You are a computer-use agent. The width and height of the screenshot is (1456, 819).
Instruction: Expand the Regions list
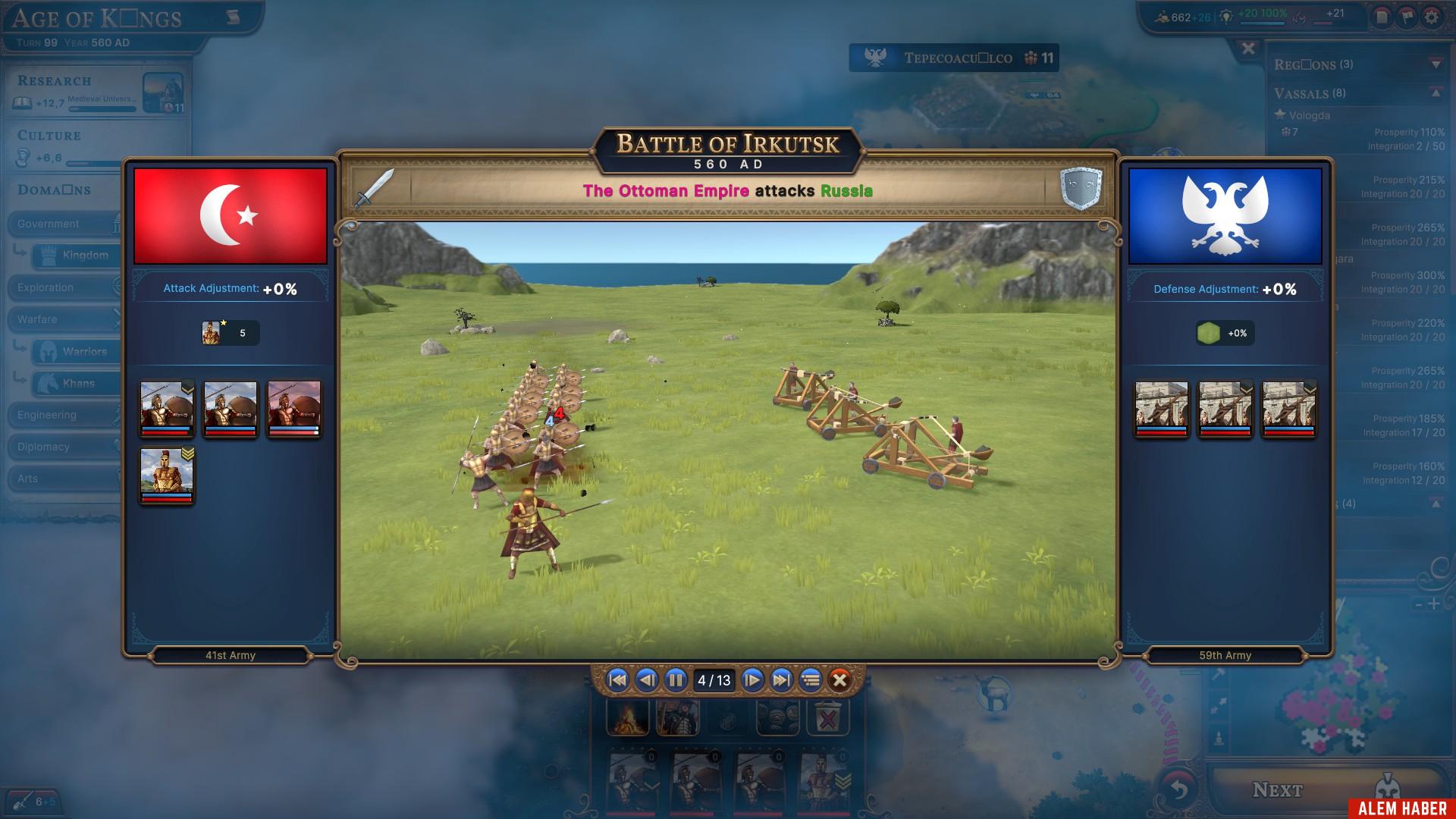click(1436, 64)
